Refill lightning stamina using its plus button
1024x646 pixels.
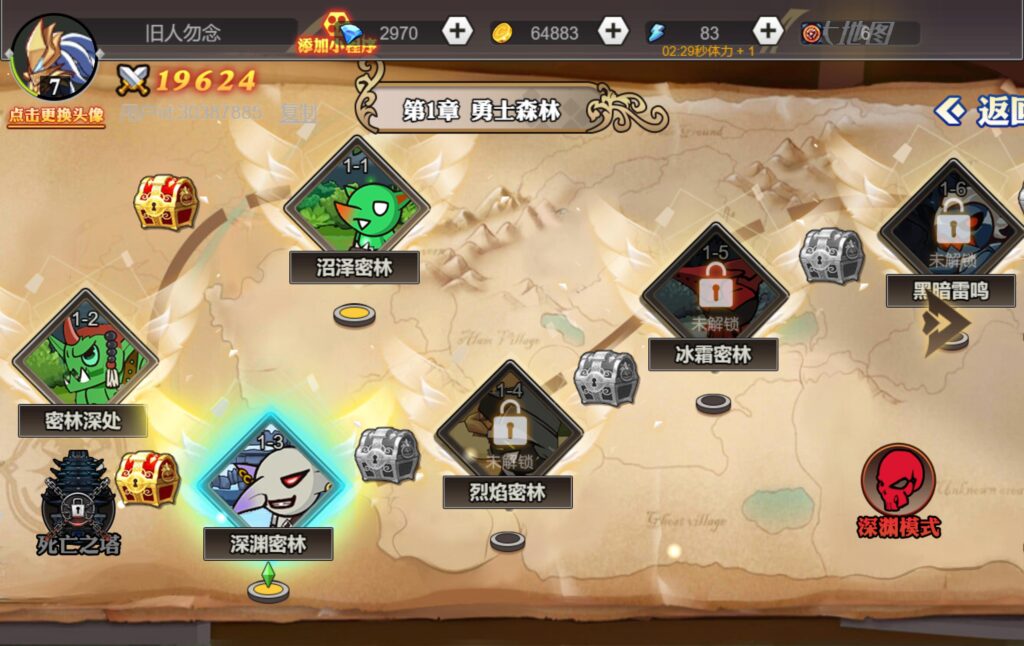point(767,31)
